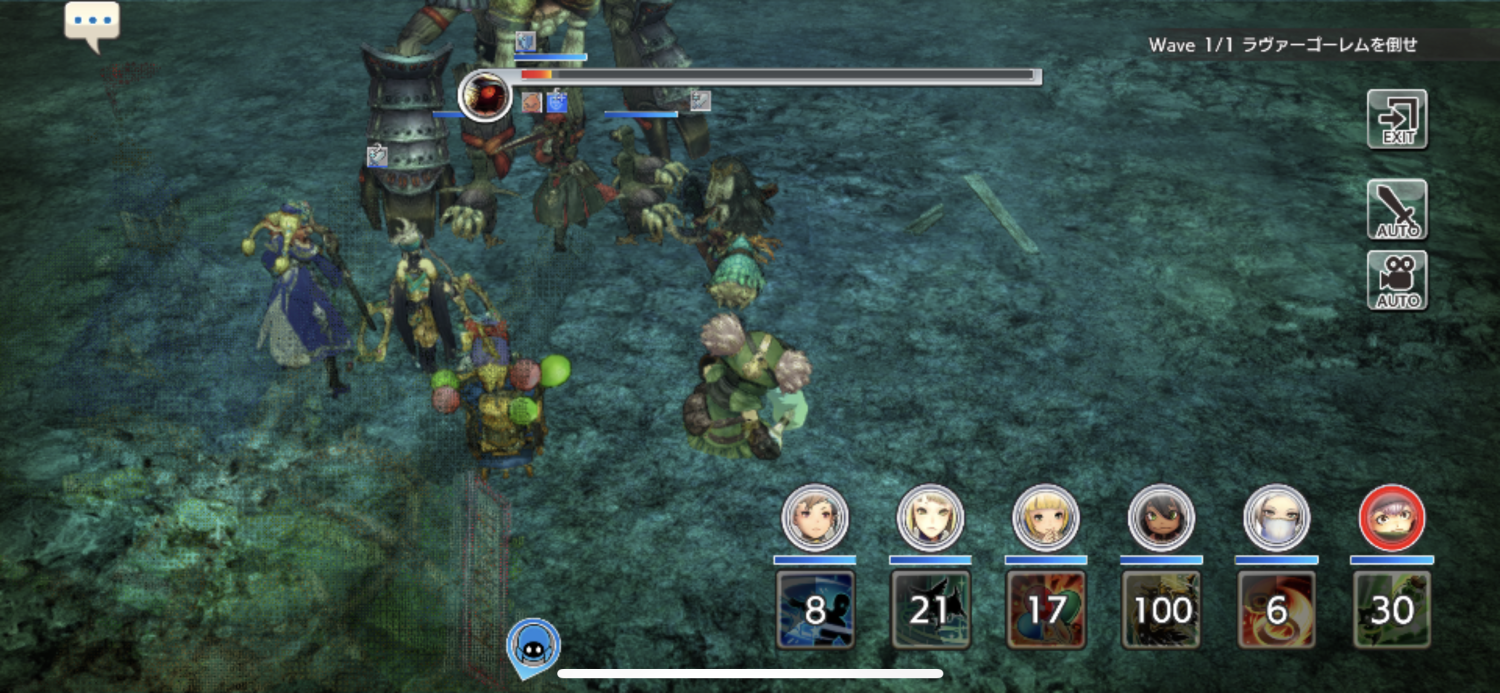
Task: Select the pale blonde character portrait
Action: click(930, 518)
